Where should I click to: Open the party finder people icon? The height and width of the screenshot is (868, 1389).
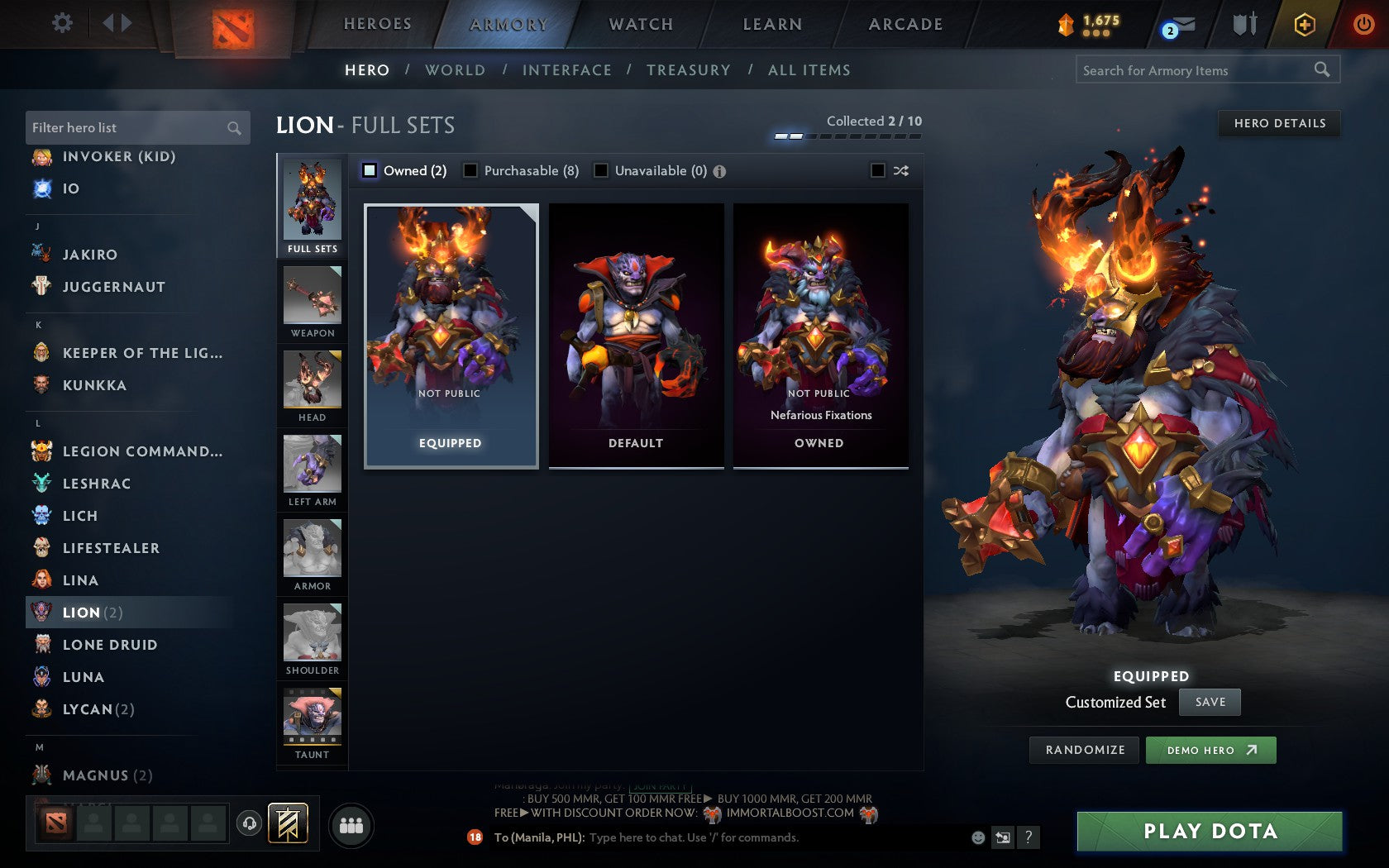pyautogui.click(x=351, y=824)
